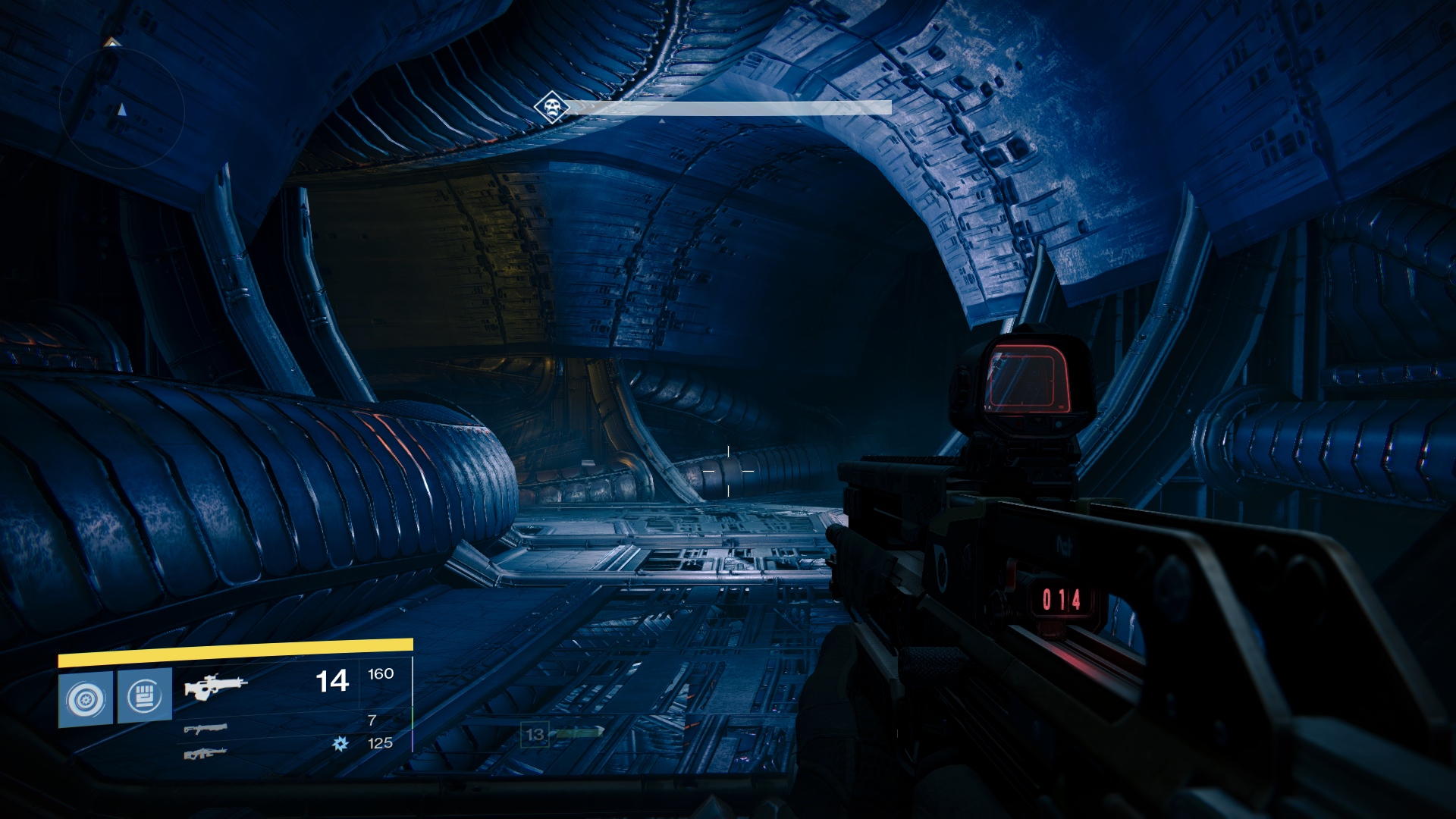This screenshot has height=819, width=1456.
Task: Activate the grenade ability icon
Action: [86, 698]
